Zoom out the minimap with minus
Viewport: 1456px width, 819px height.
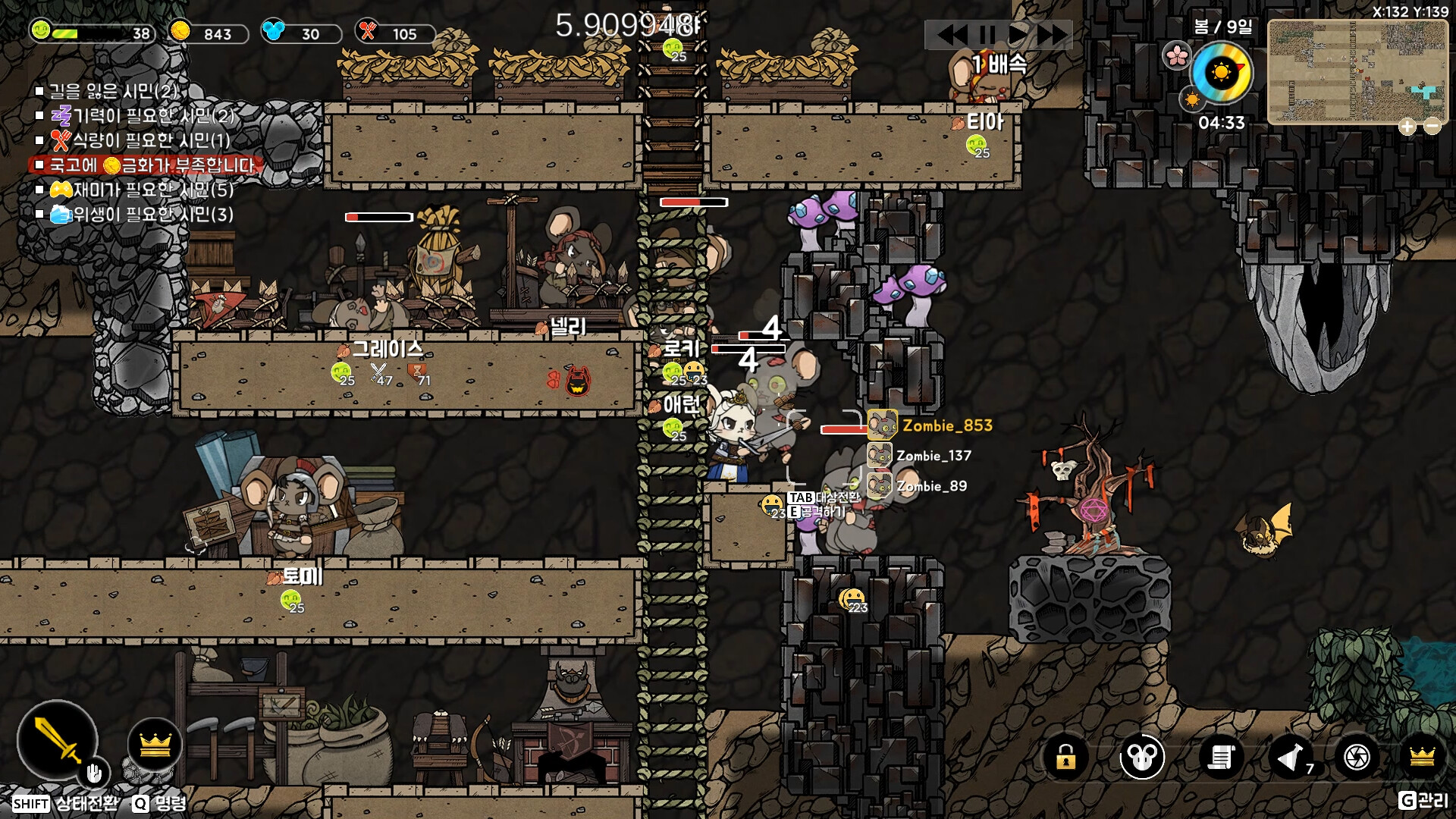click(x=1432, y=127)
